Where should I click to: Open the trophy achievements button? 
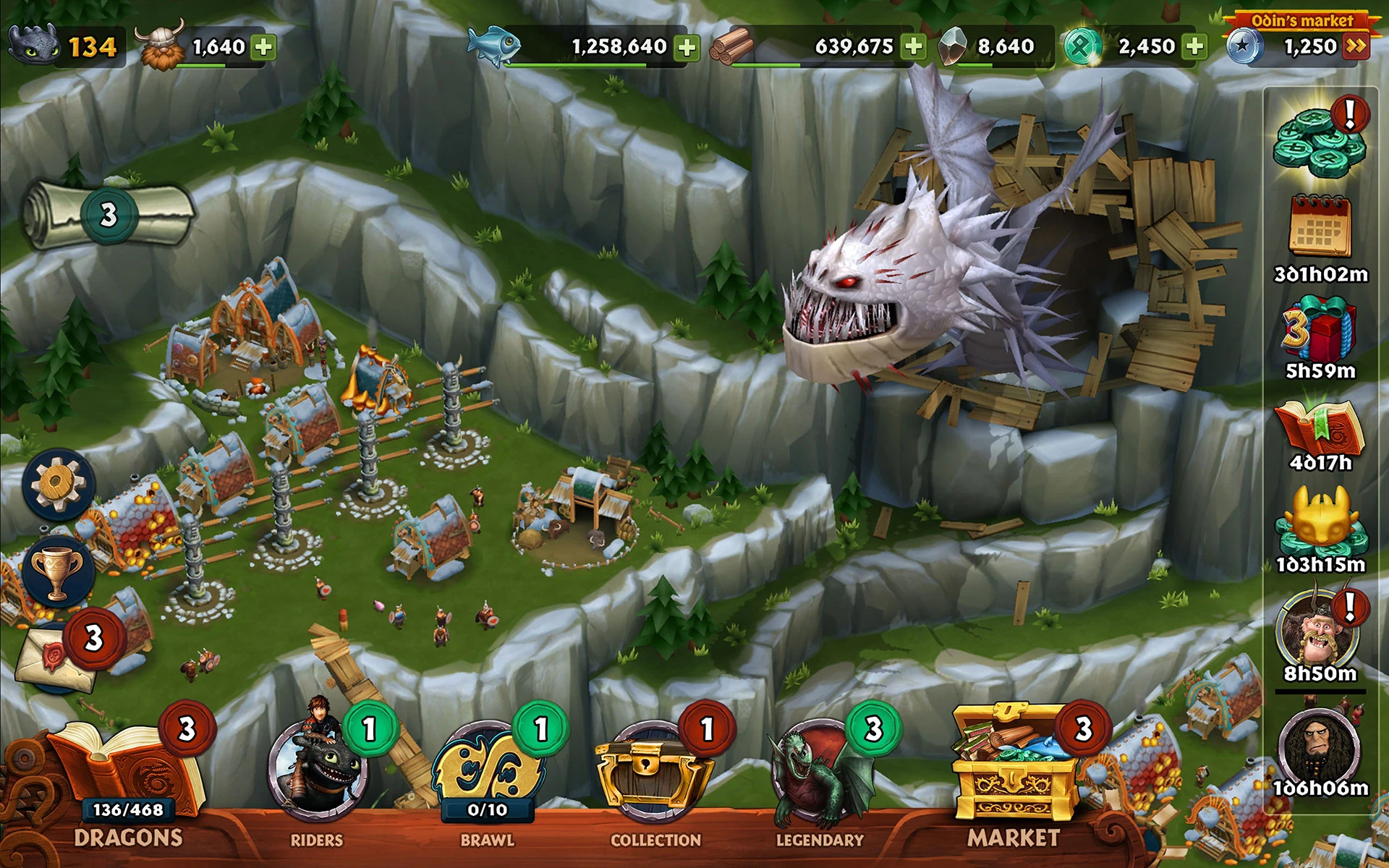58,573
